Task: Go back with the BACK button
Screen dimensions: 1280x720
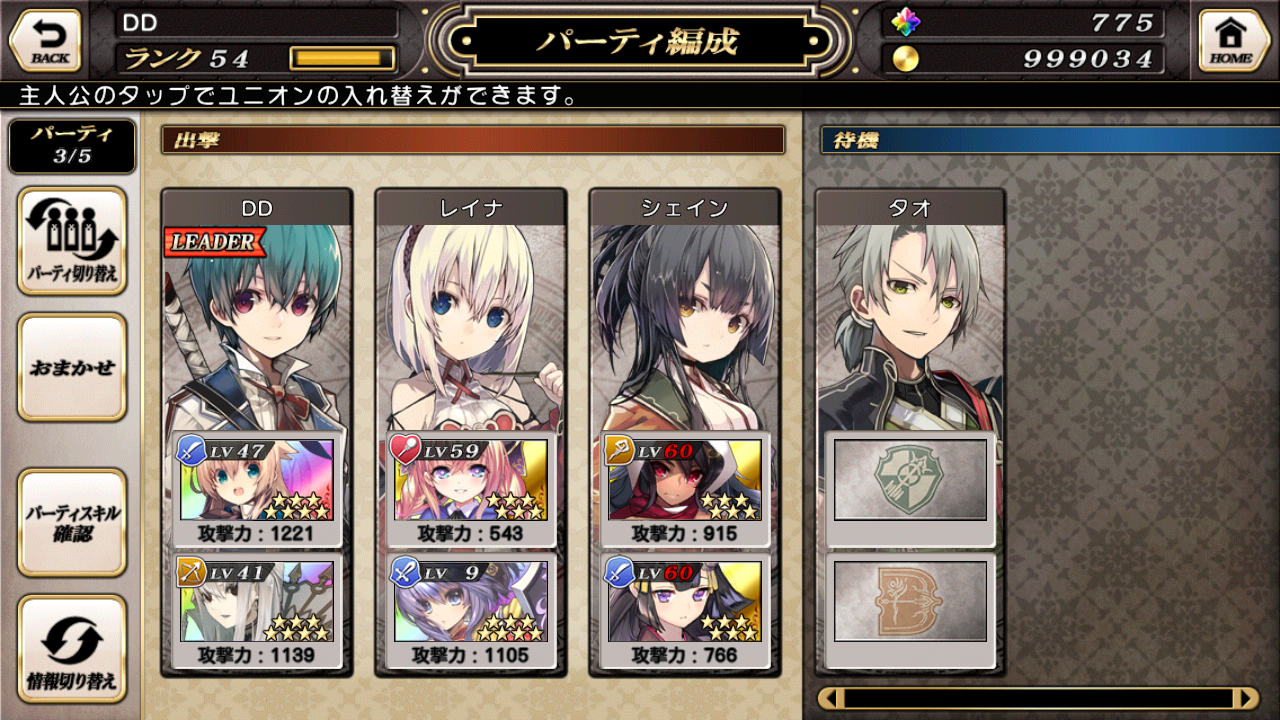Action: (45, 41)
